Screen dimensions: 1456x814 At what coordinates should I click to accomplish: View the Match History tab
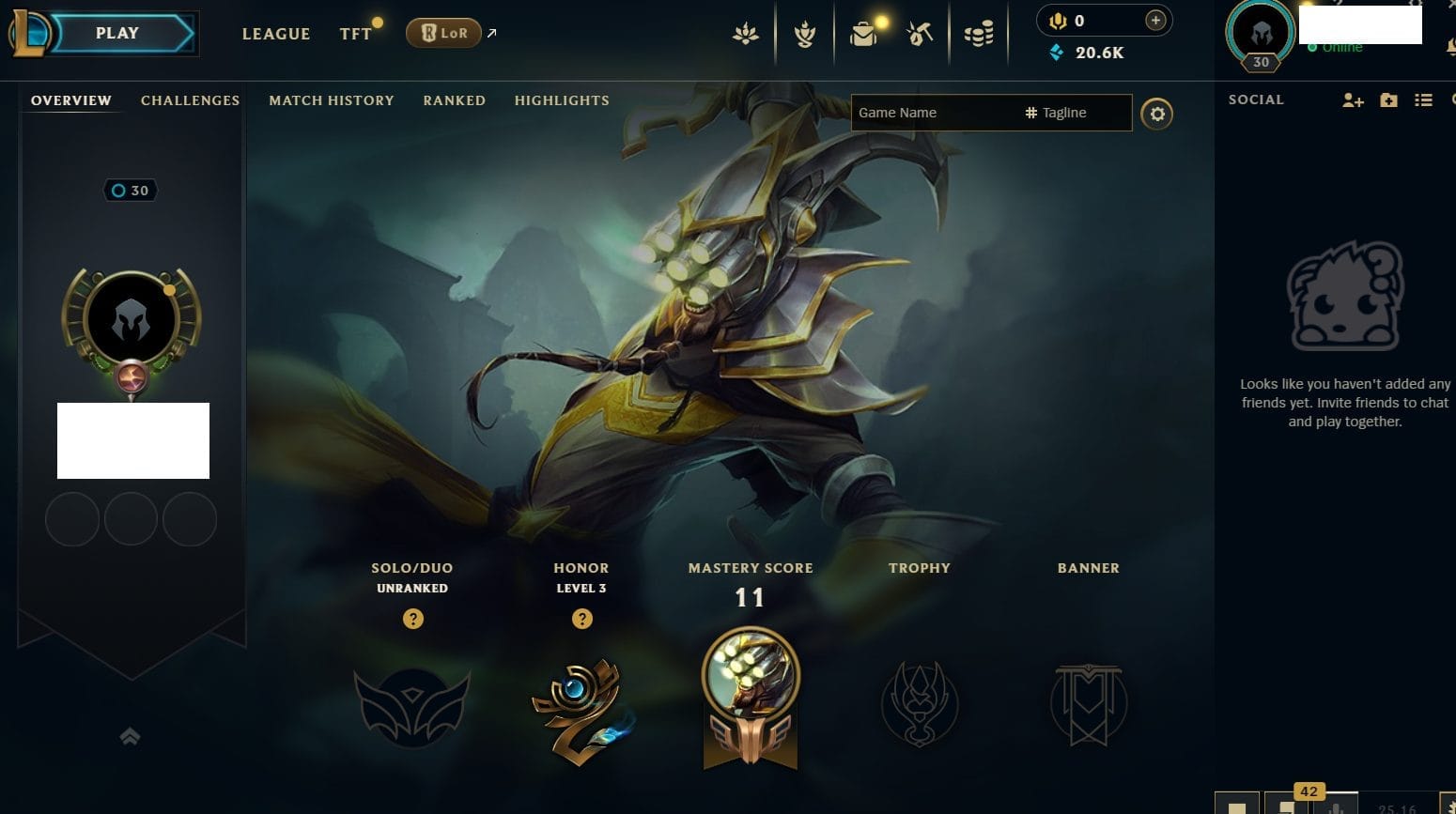tap(331, 100)
